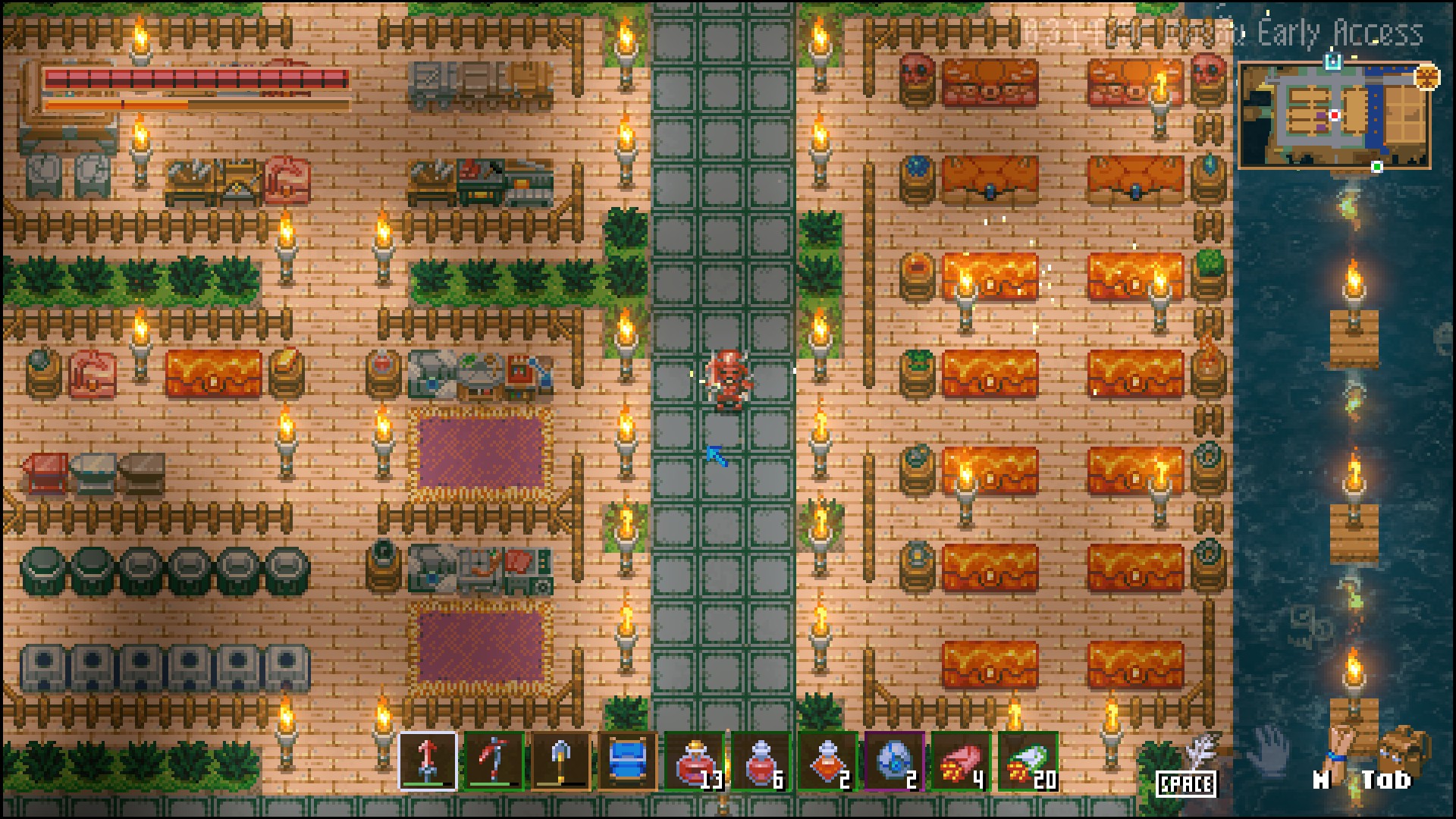Select the blue orb item slot

click(x=894, y=761)
